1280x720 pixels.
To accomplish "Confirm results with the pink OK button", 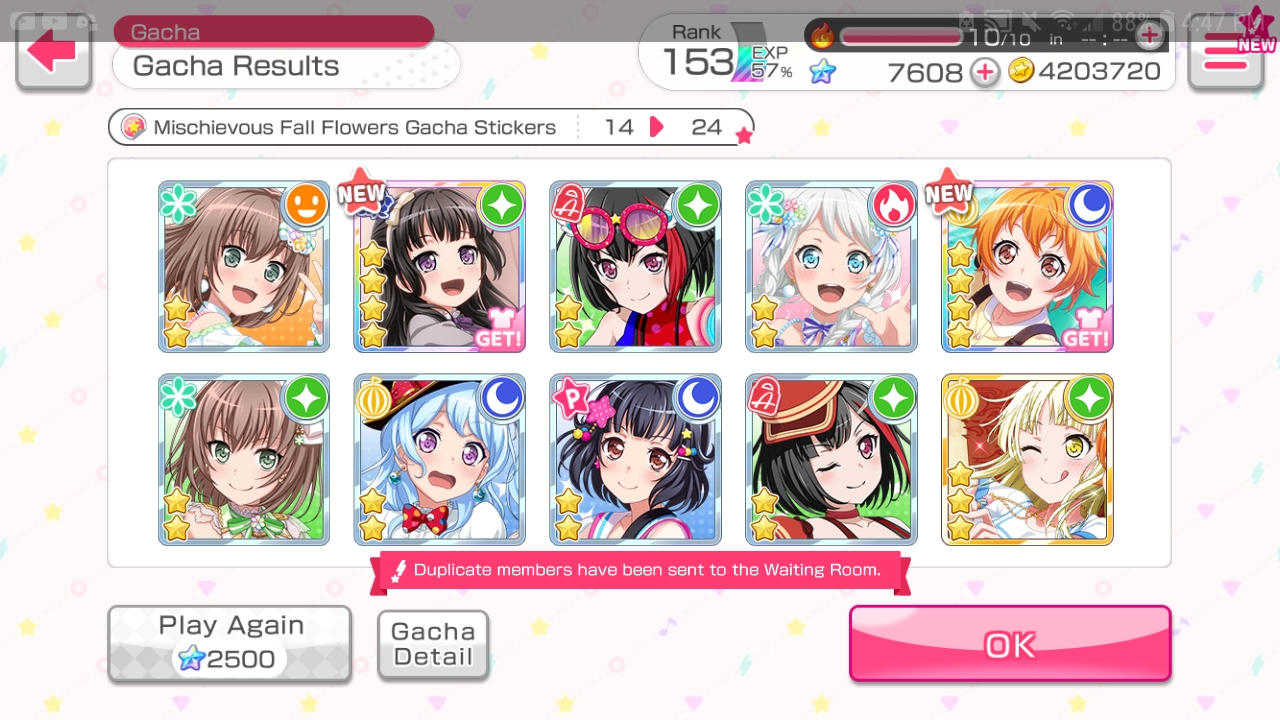I will click(1010, 644).
